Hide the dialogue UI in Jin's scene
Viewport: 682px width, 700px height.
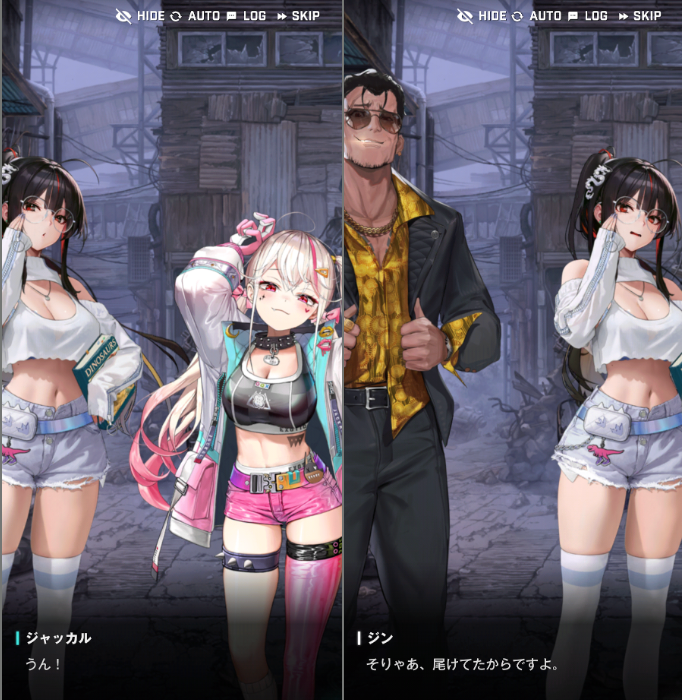click(482, 16)
